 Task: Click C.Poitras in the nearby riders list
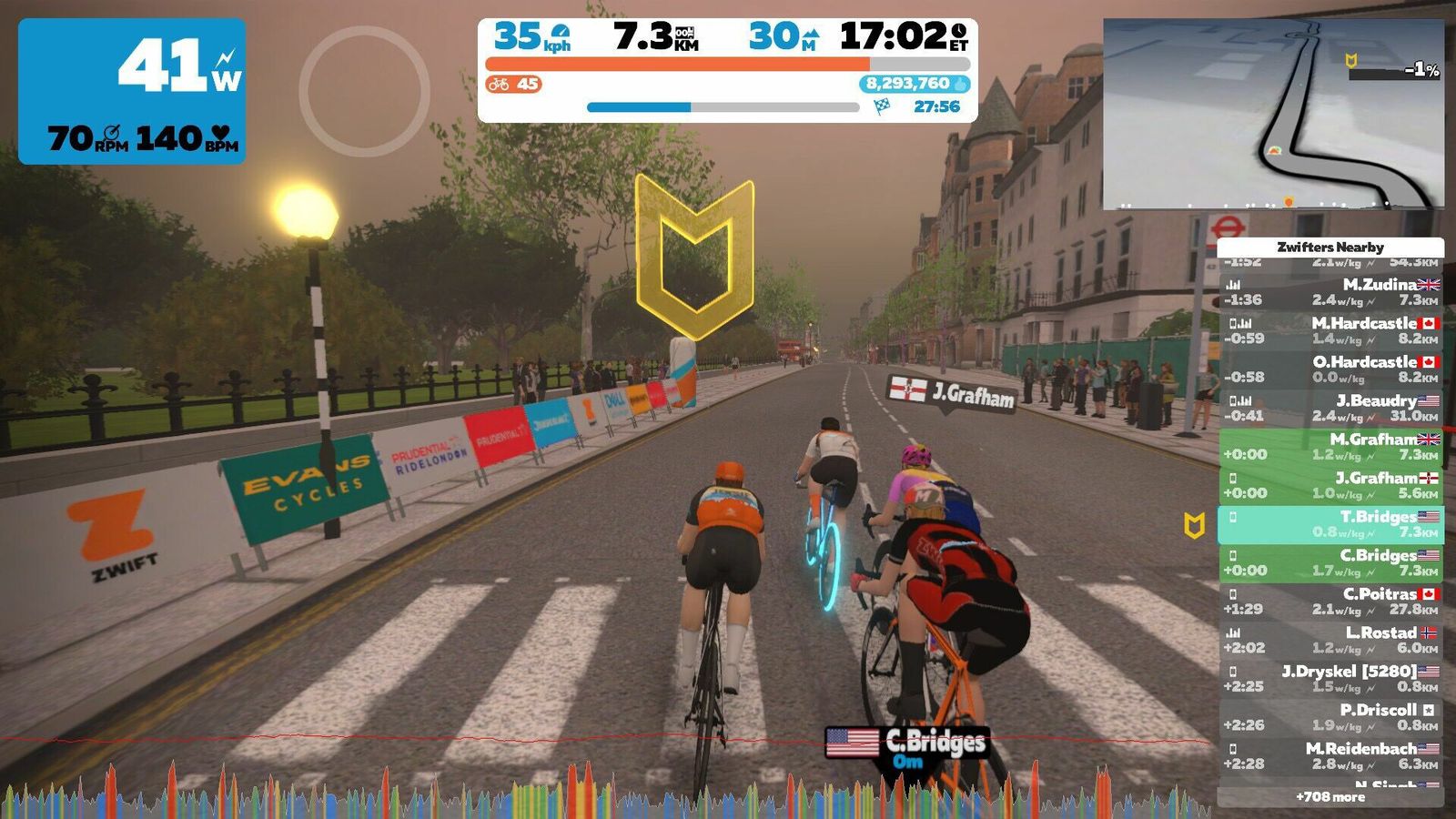coord(1330,602)
